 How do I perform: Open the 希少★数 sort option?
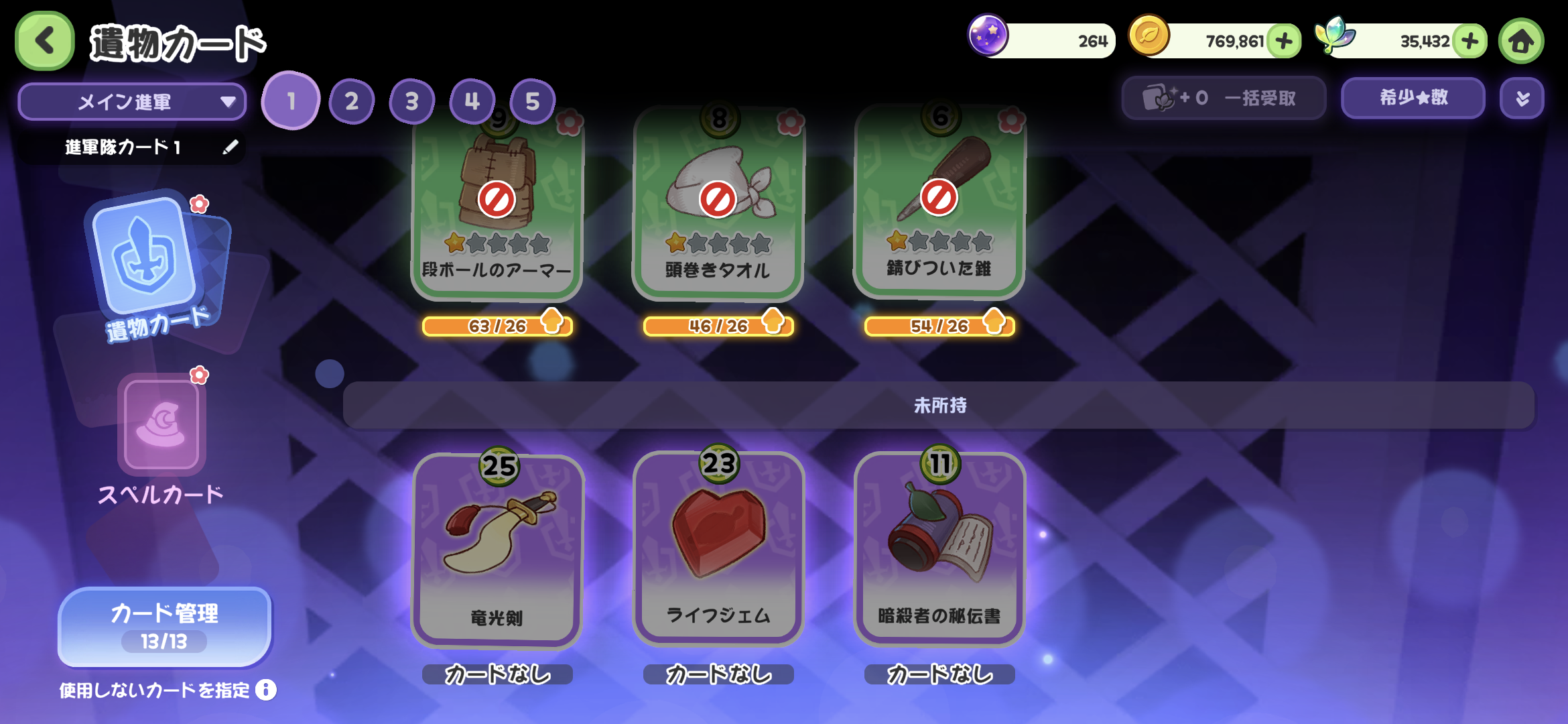coord(1413,98)
